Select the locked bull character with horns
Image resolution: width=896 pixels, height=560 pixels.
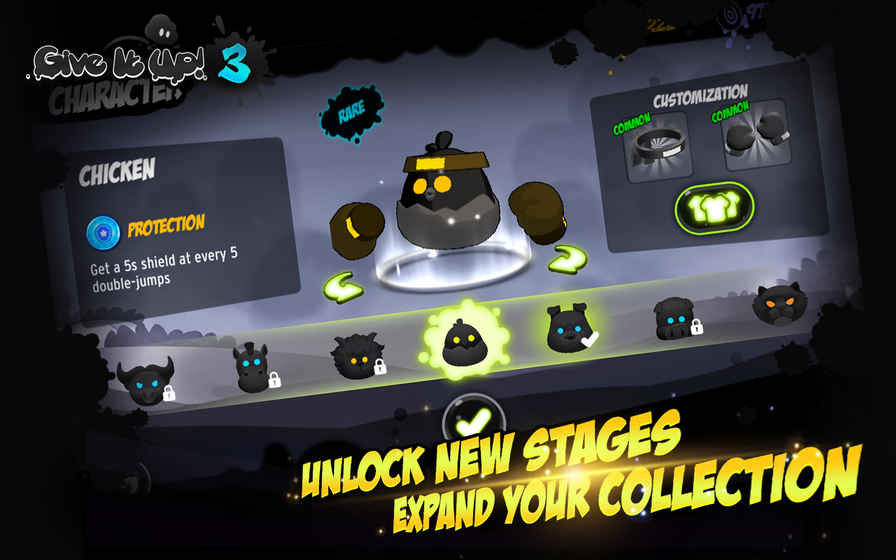tap(145, 381)
